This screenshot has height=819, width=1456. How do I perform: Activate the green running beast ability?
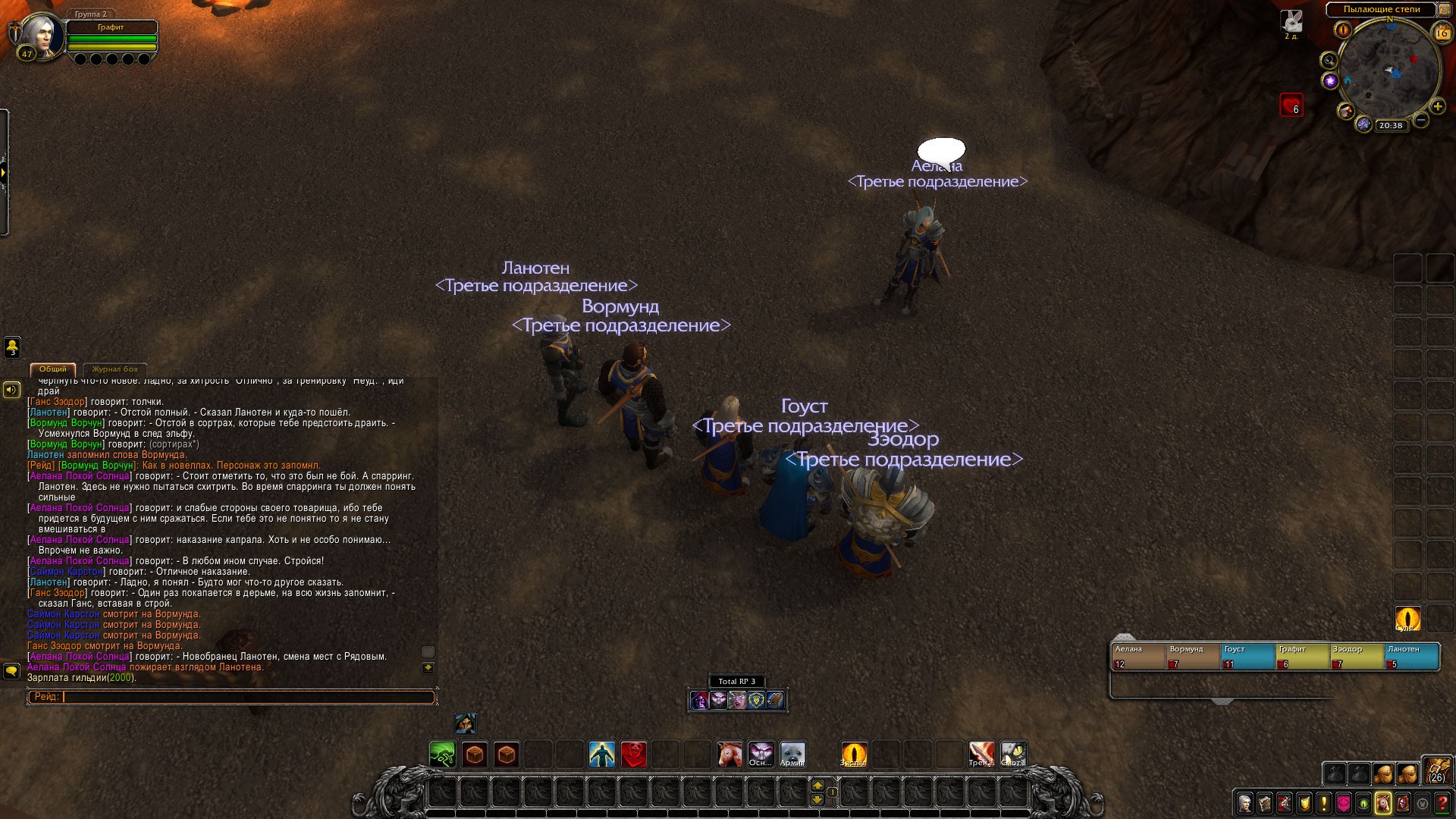tap(442, 755)
